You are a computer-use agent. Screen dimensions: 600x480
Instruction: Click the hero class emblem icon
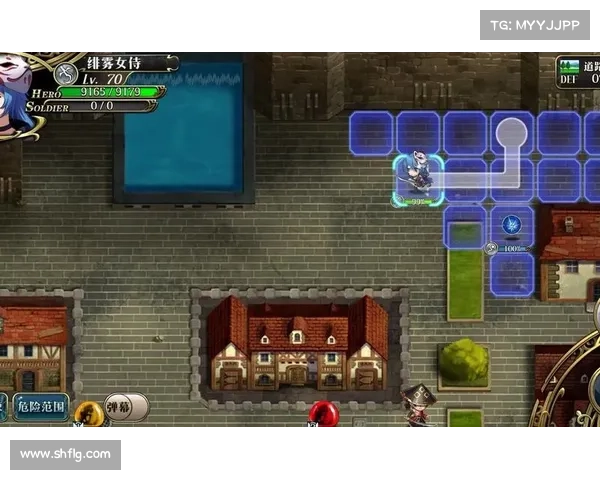pyautogui.click(x=67, y=74)
